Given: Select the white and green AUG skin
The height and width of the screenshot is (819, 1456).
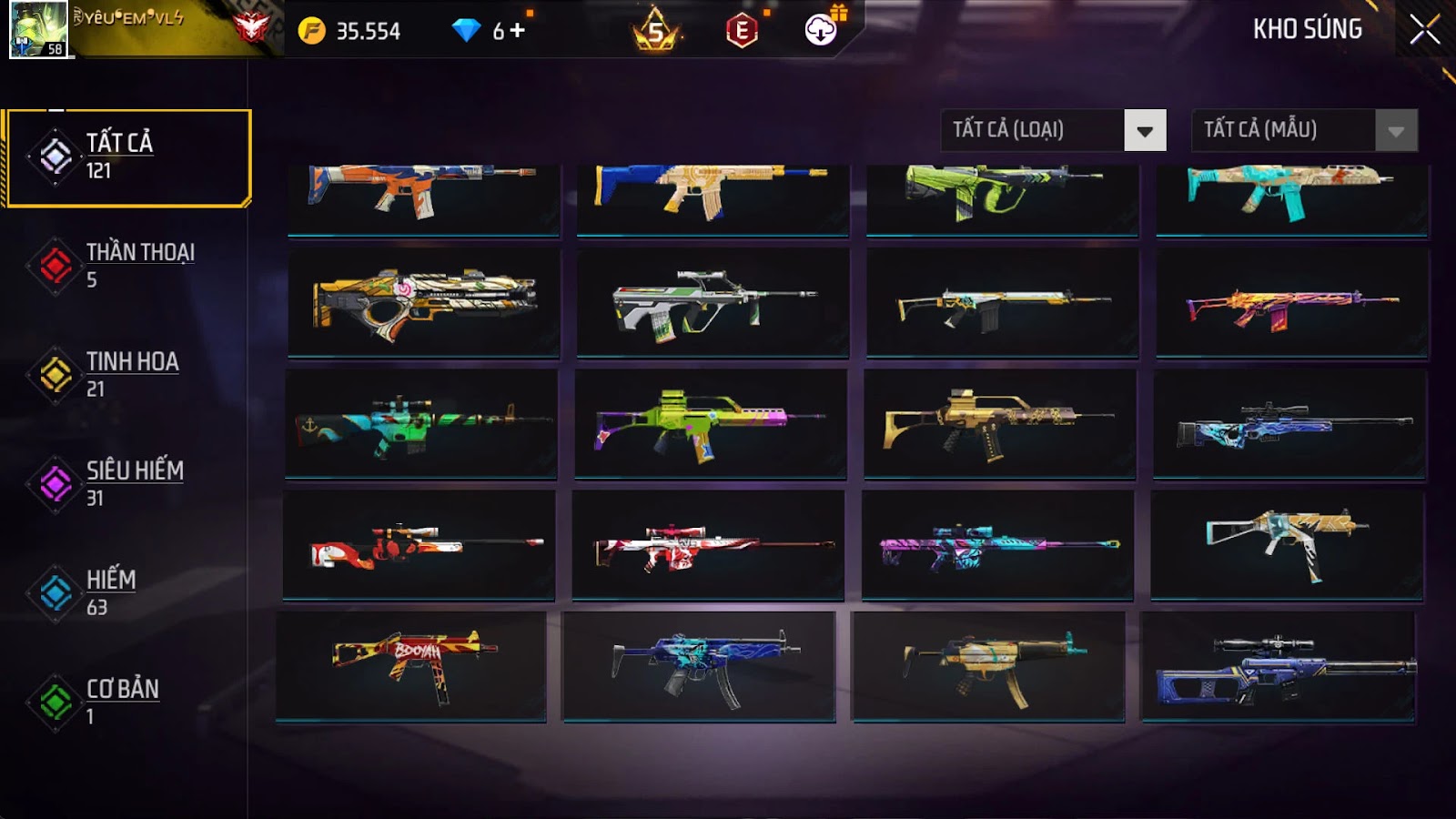Looking at the screenshot, I should (x=712, y=303).
